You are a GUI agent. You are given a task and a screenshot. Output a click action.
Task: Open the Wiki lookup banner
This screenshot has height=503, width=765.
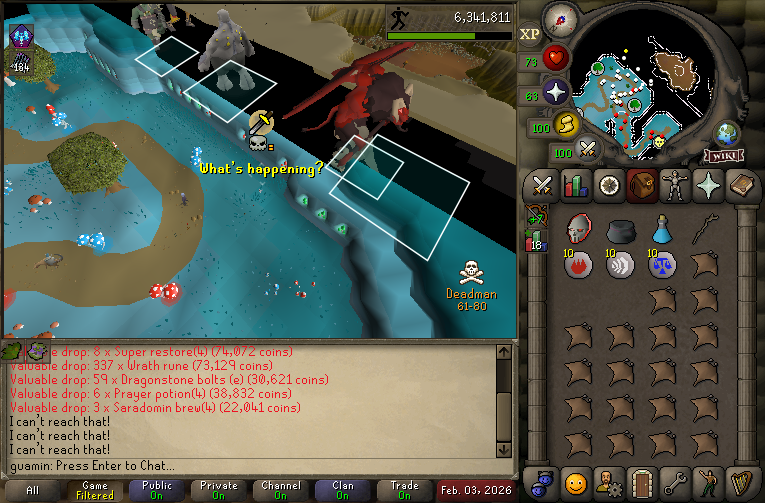click(723, 156)
